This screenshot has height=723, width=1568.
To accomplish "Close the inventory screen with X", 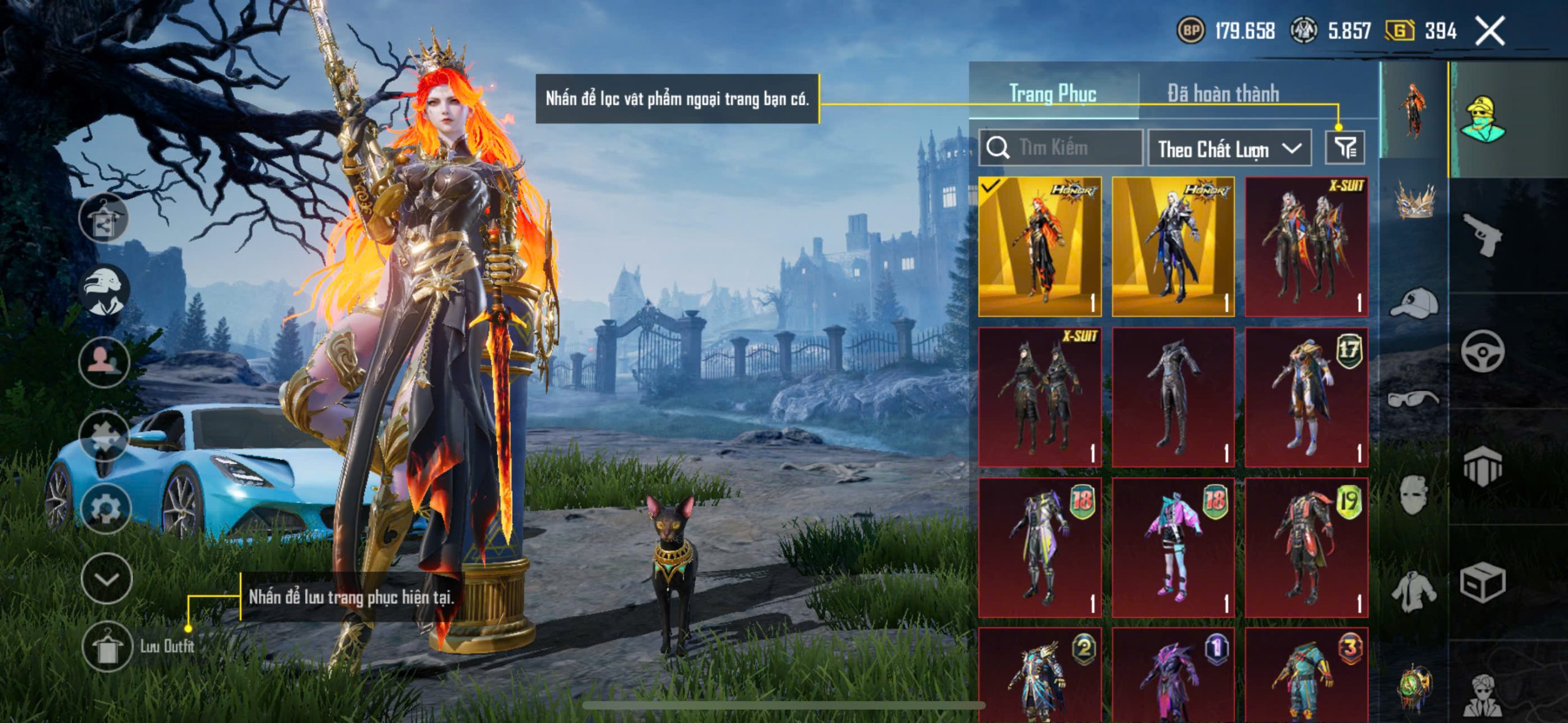I will tap(1490, 31).
